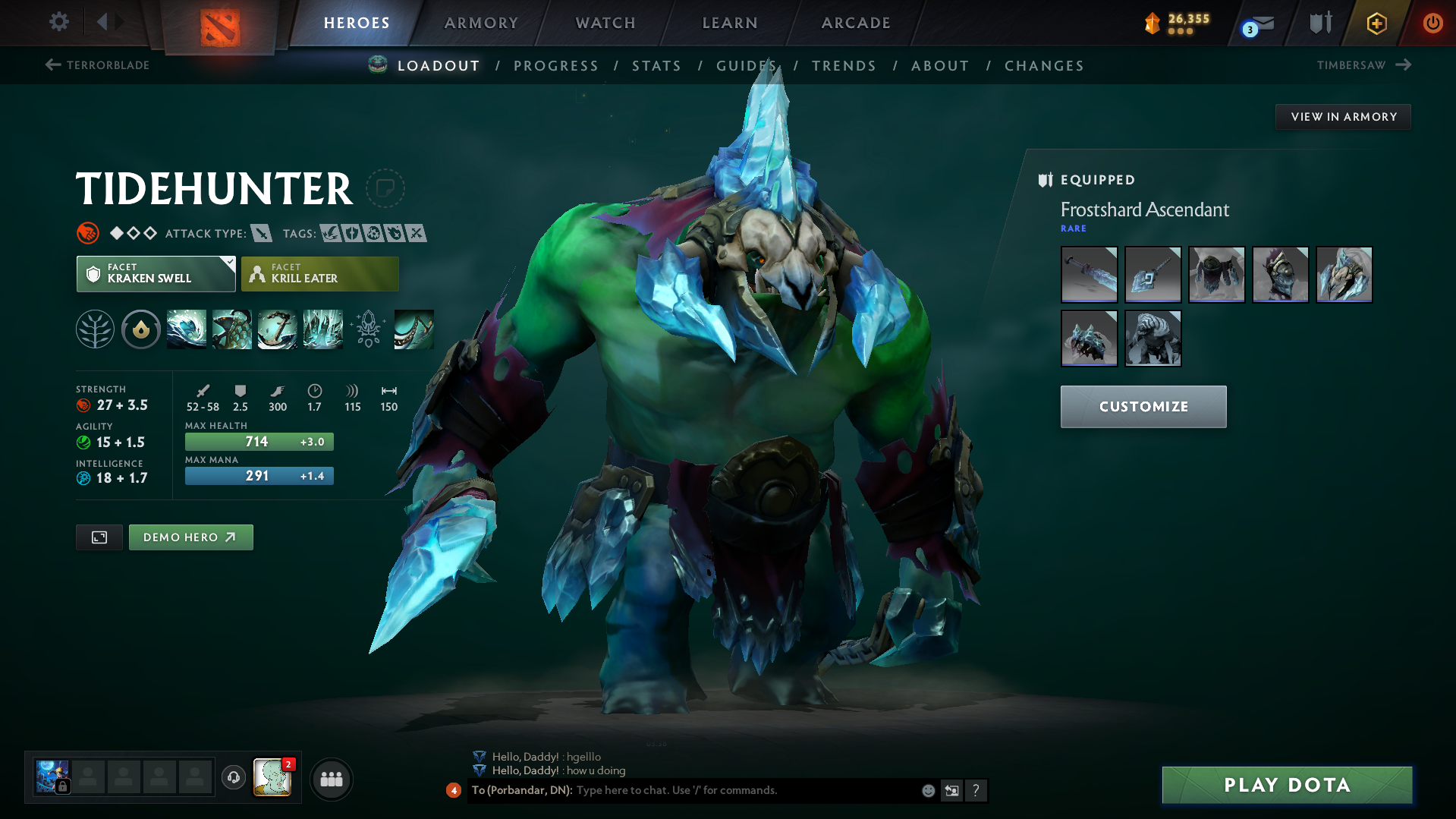Click the Frostshard Ascendant weapon thumbnail
The width and height of the screenshot is (1456, 819).
(x=1089, y=275)
